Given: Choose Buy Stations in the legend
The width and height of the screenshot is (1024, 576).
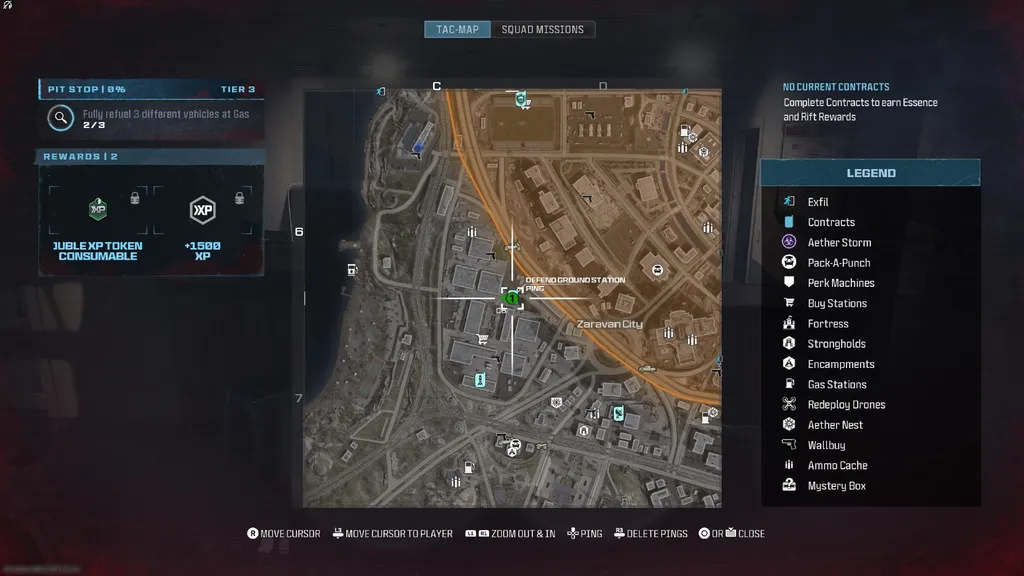Looking at the screenshot, I should click(x=837, y=303).
